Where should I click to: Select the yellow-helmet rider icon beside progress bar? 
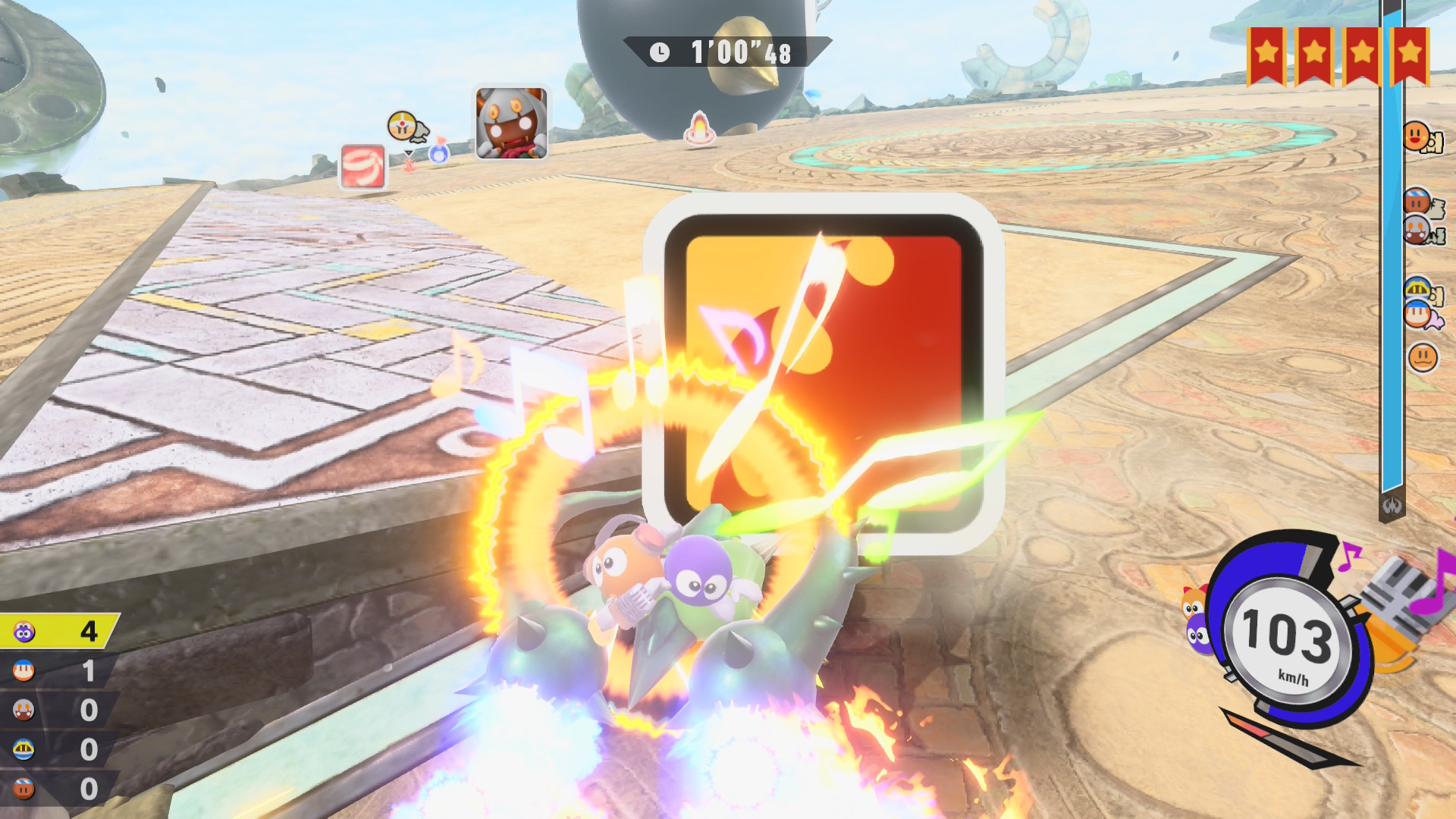(x=1418, y=289)
